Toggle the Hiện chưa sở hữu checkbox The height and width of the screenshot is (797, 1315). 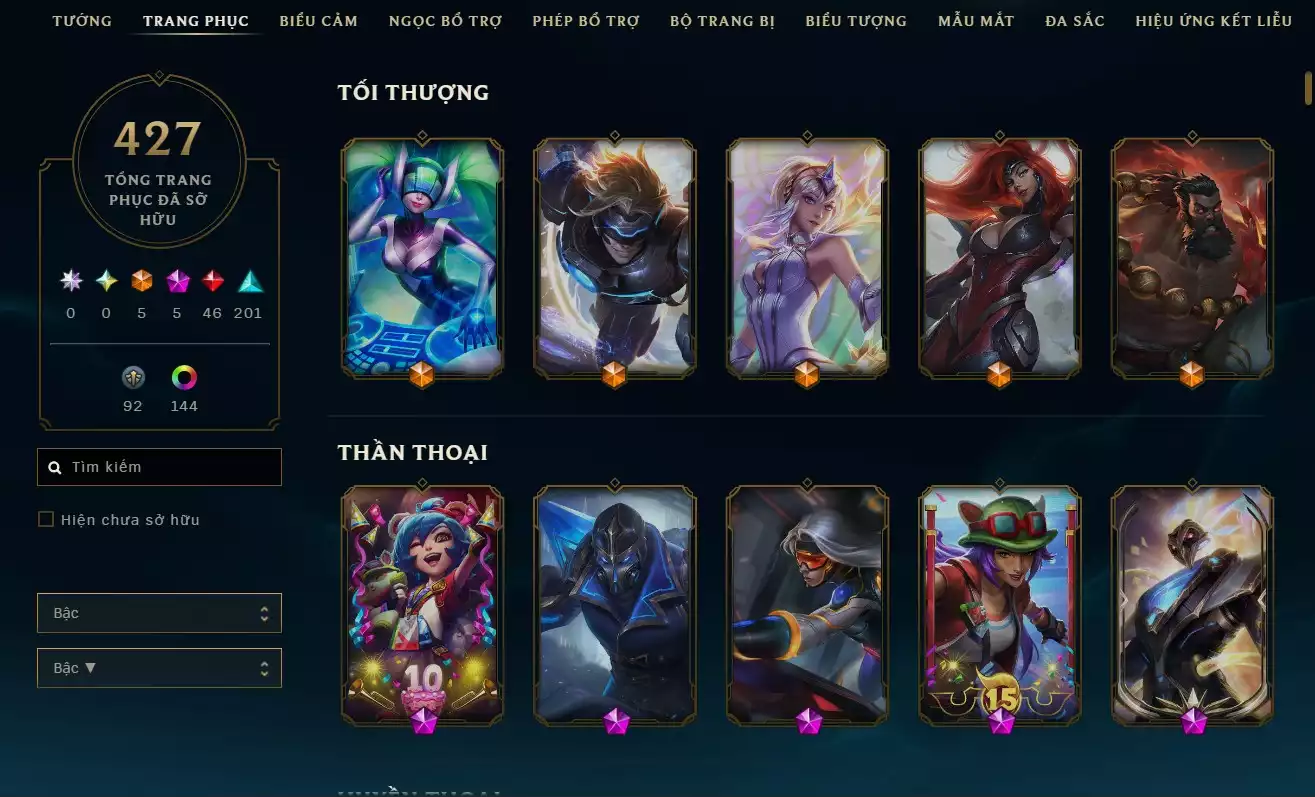click(46, 519)
